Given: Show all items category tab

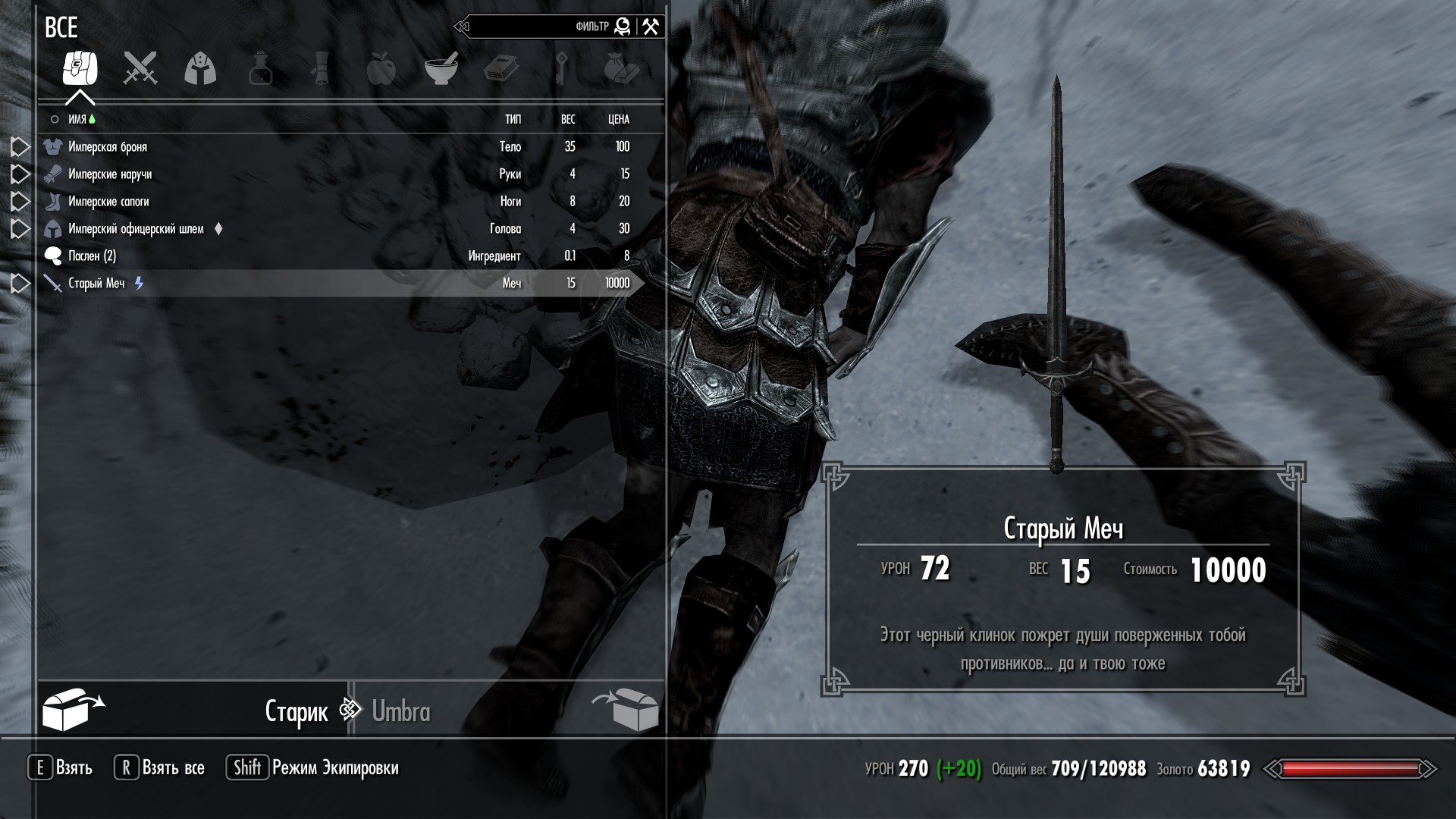Looking at the screenshot, I should [x=80, y=69].
